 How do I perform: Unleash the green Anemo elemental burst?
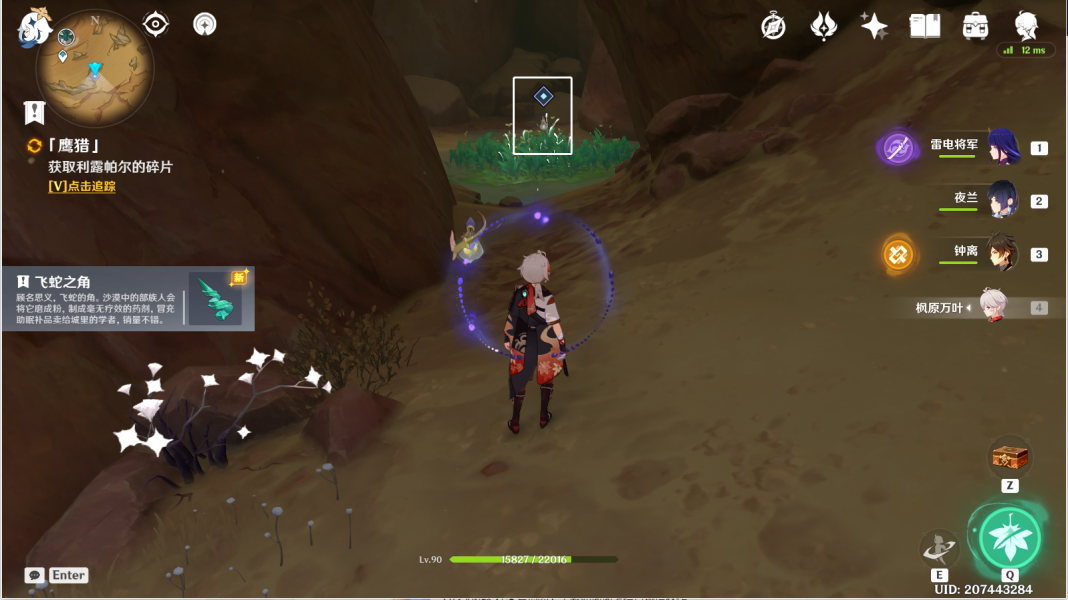1009,537
